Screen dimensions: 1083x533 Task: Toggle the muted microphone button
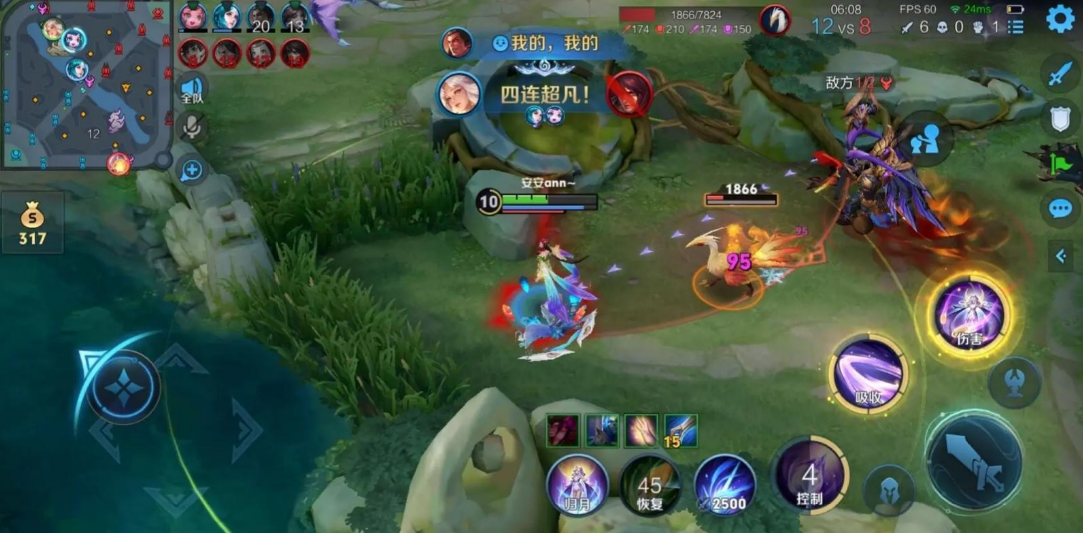tap(192, 127)
